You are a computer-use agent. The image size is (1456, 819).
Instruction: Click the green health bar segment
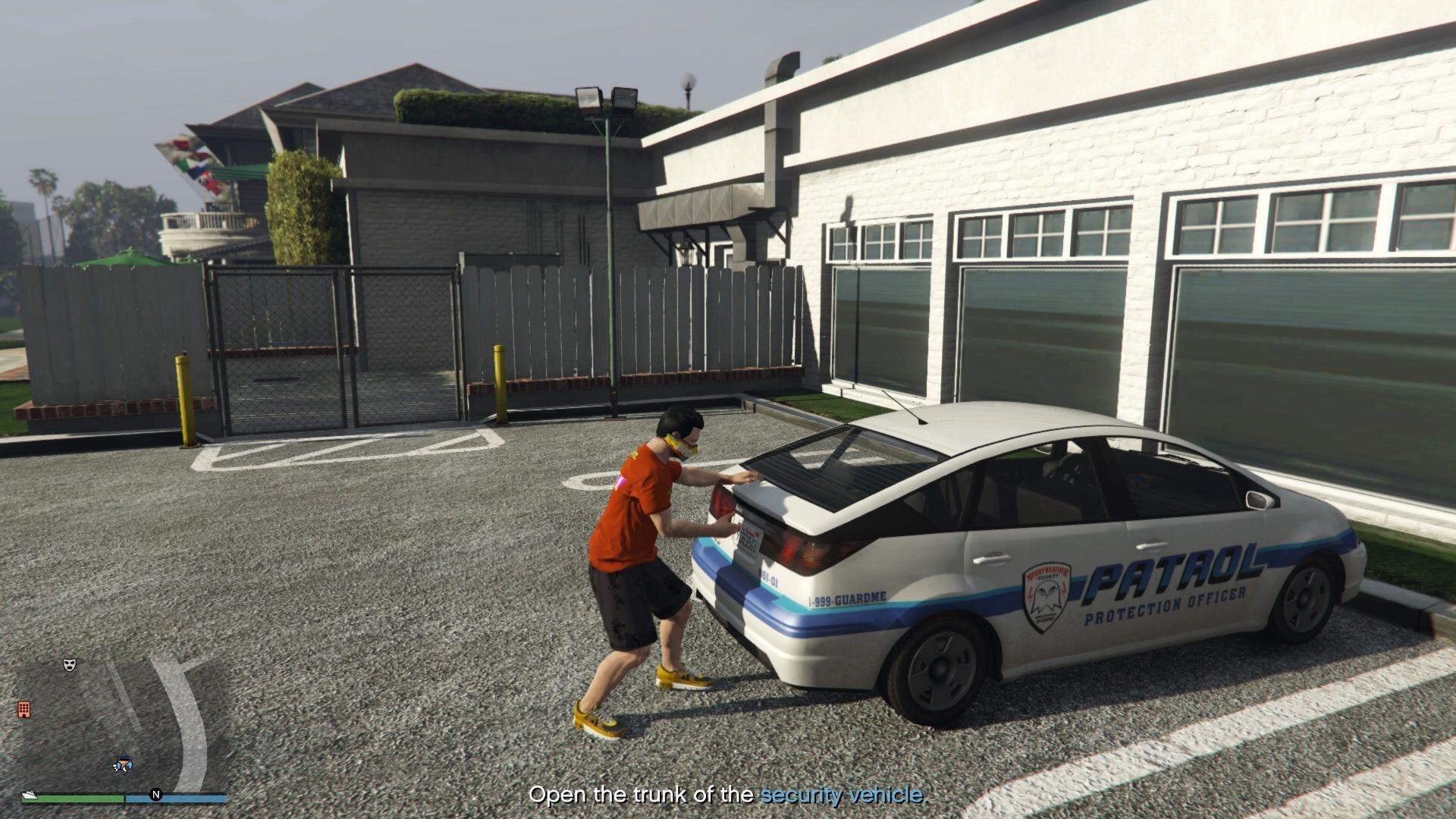[x=73, y=801]
